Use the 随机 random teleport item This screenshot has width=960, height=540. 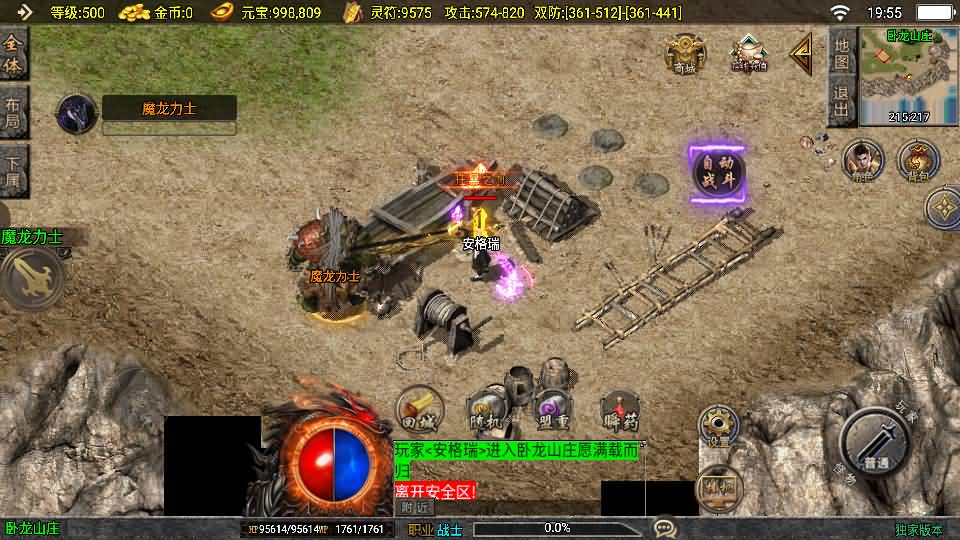click(487, 412)
